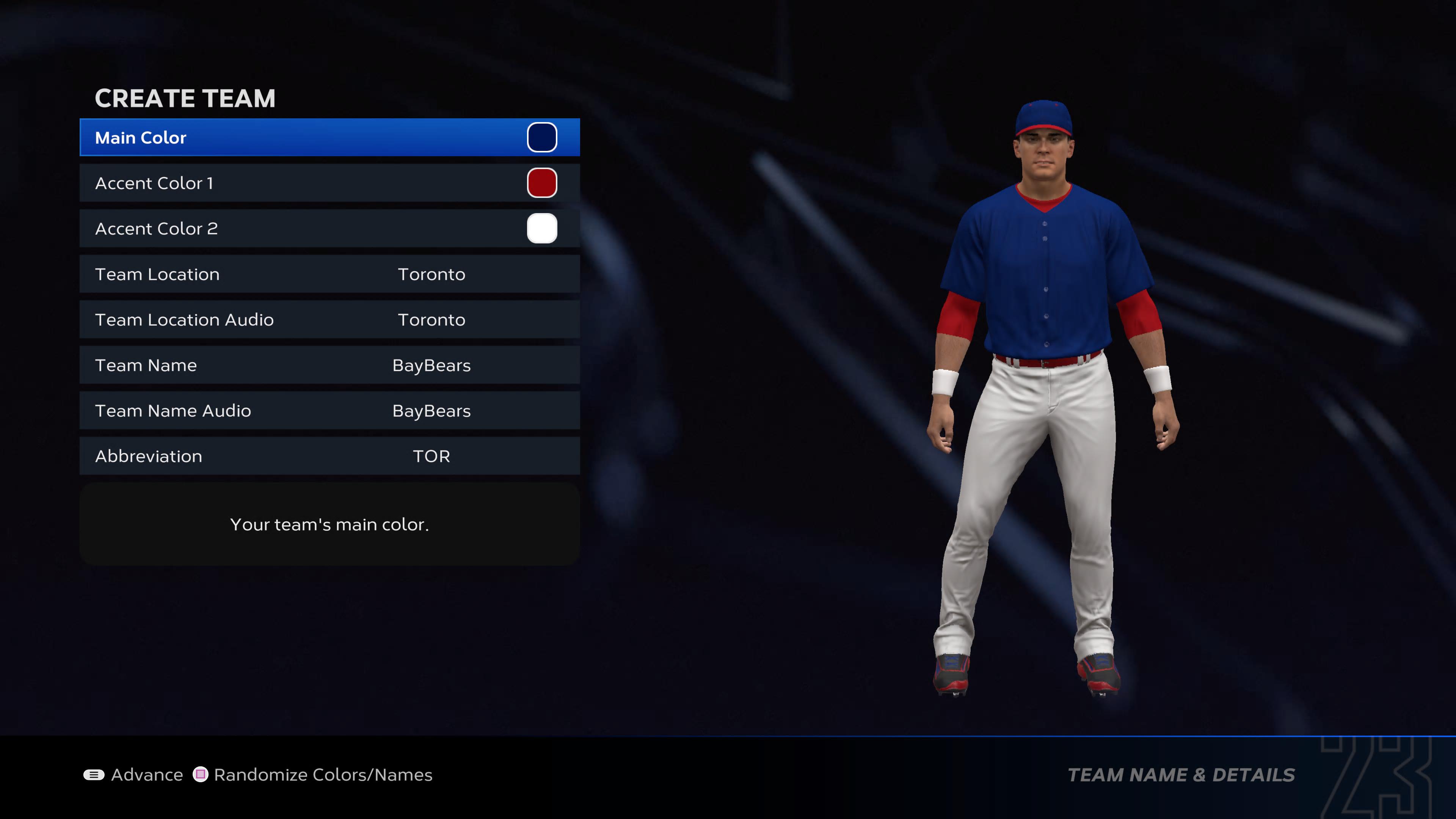Pick the red Accent Color 1 swatch
1456x819 pixels.
(x=541, y=183)
